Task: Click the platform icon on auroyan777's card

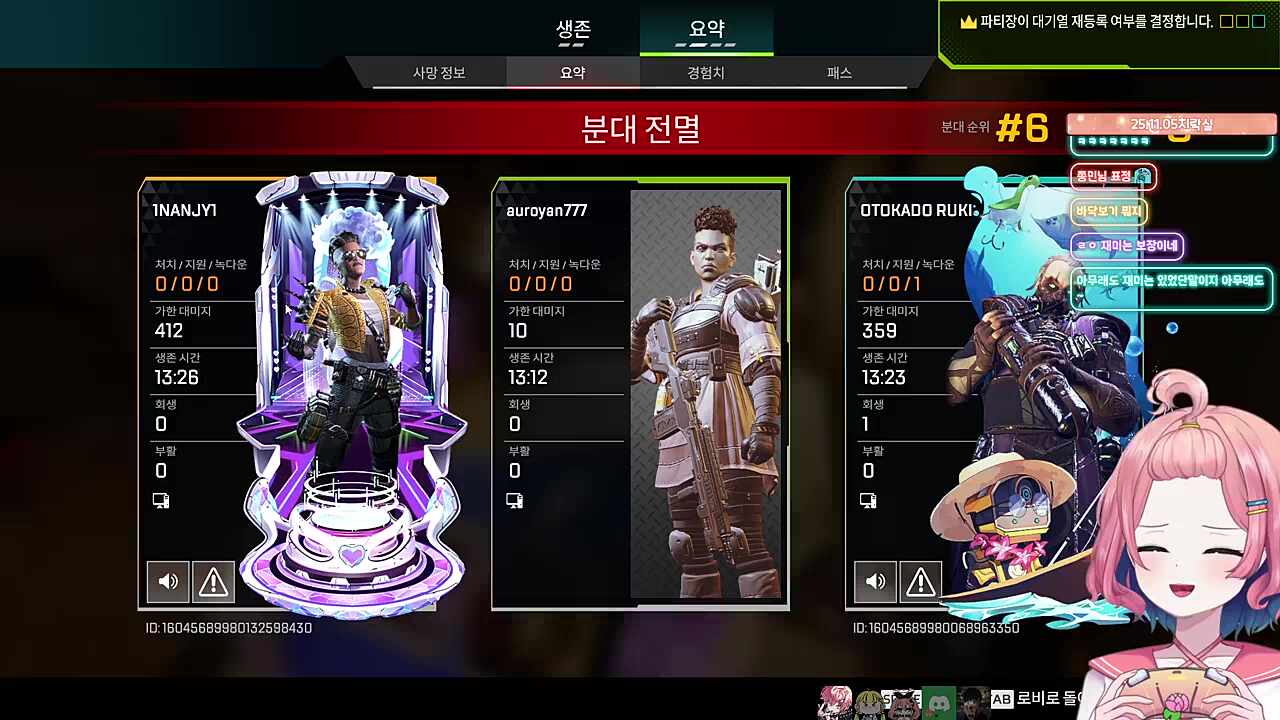Action: pyautogui.click(x=514, y=500)
